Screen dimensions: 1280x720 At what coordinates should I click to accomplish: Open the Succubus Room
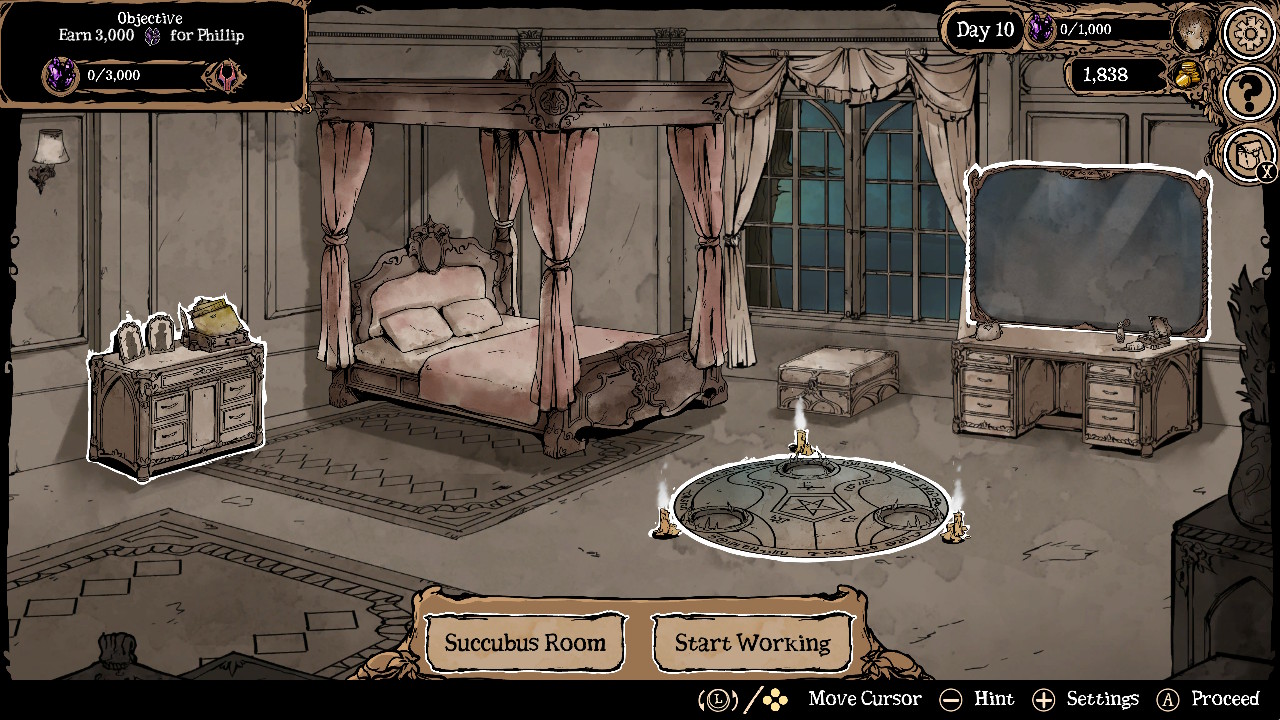coord(525,643)
